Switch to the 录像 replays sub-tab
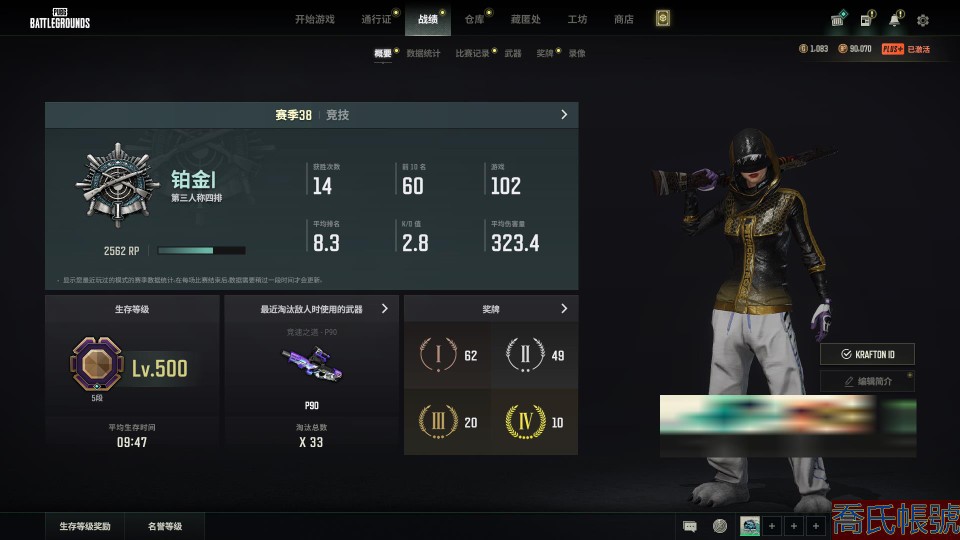 click(577, 53)
